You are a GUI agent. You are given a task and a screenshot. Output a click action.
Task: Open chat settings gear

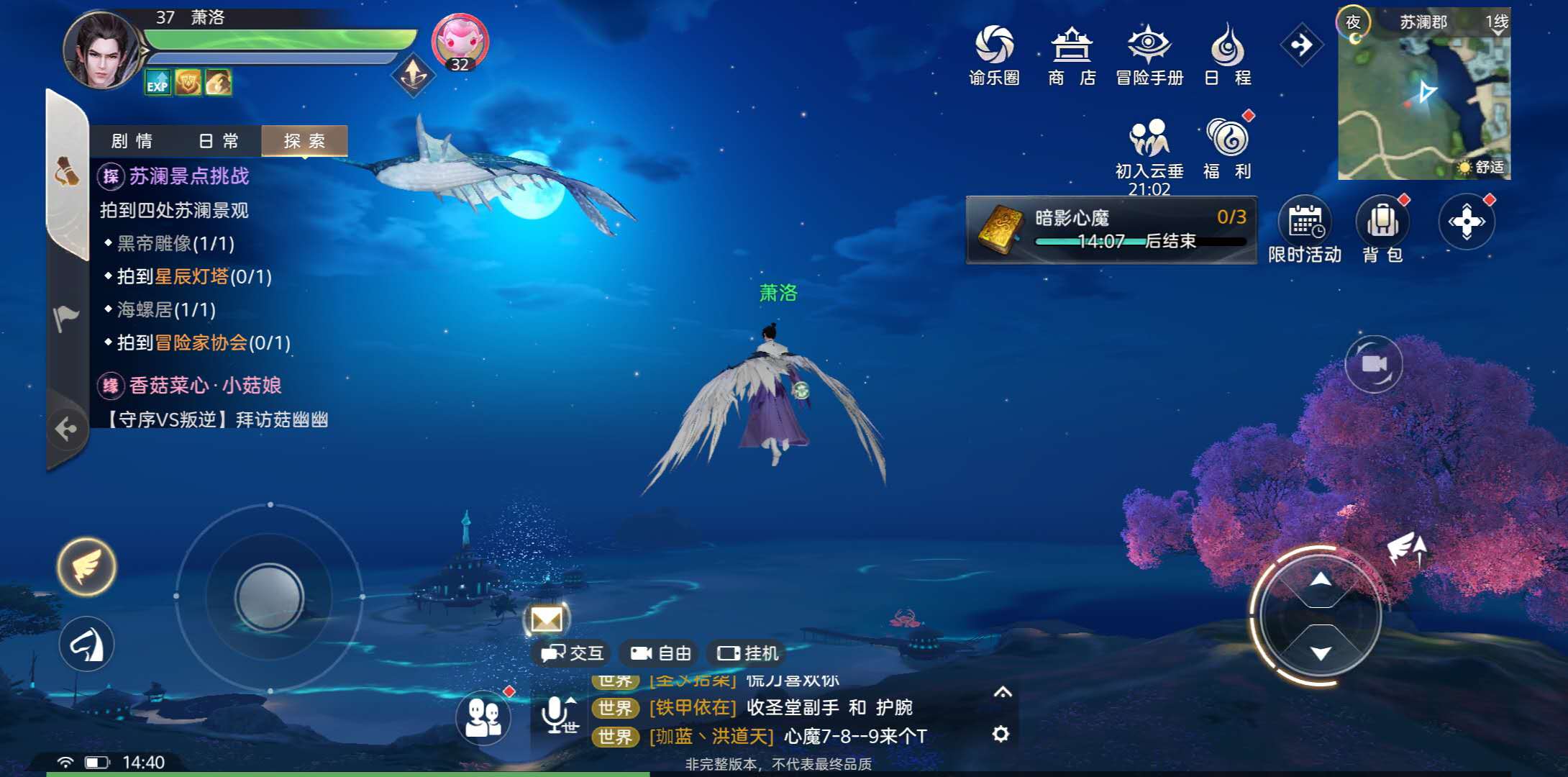tap(1000, 734)
